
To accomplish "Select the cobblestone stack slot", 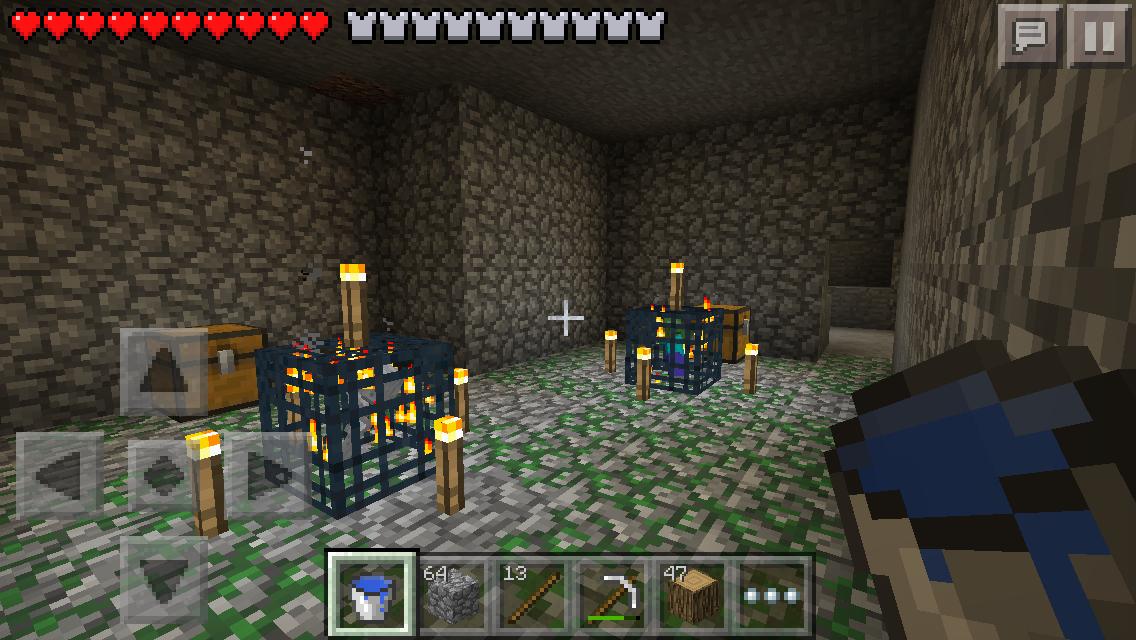I will (452, 594).
